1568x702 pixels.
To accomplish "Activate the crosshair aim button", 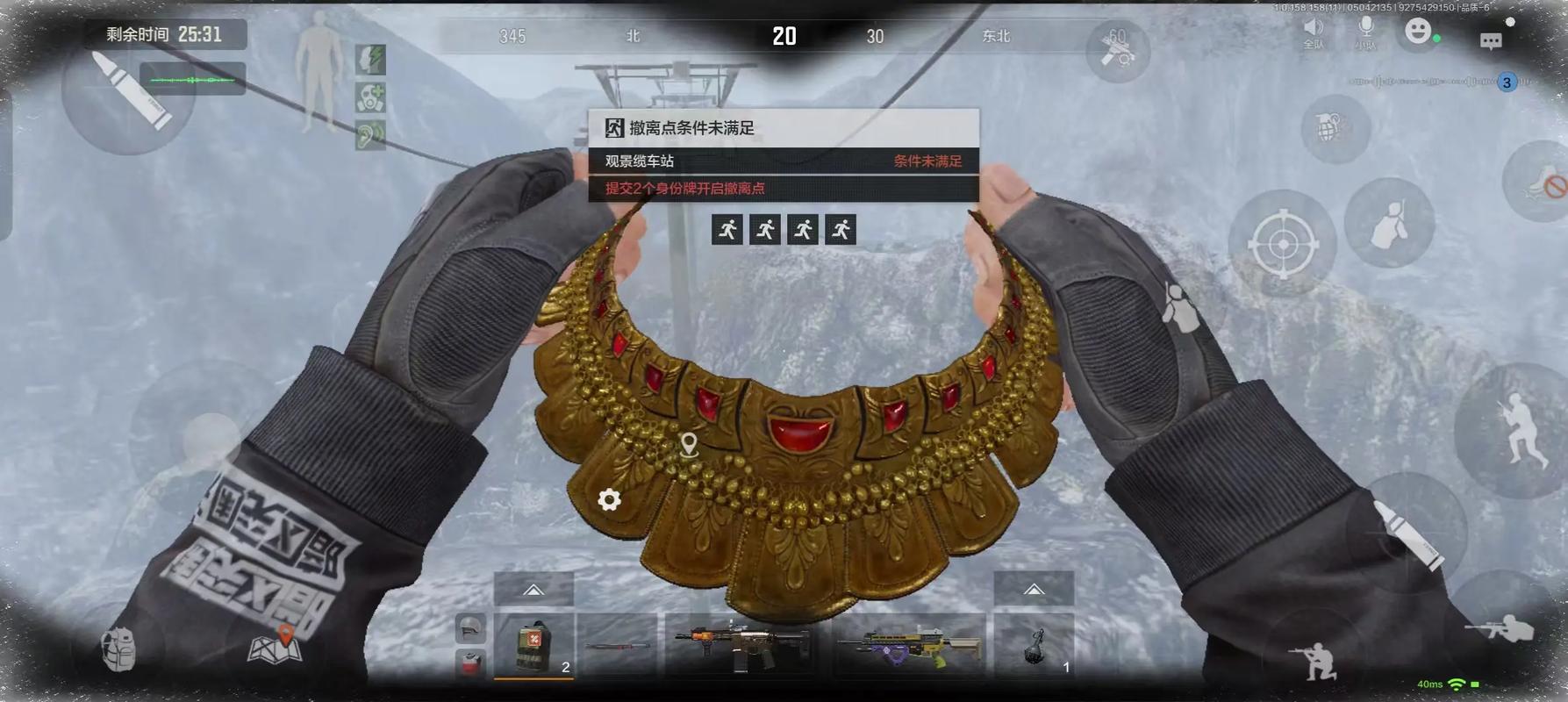I will tap(1283, 244).
